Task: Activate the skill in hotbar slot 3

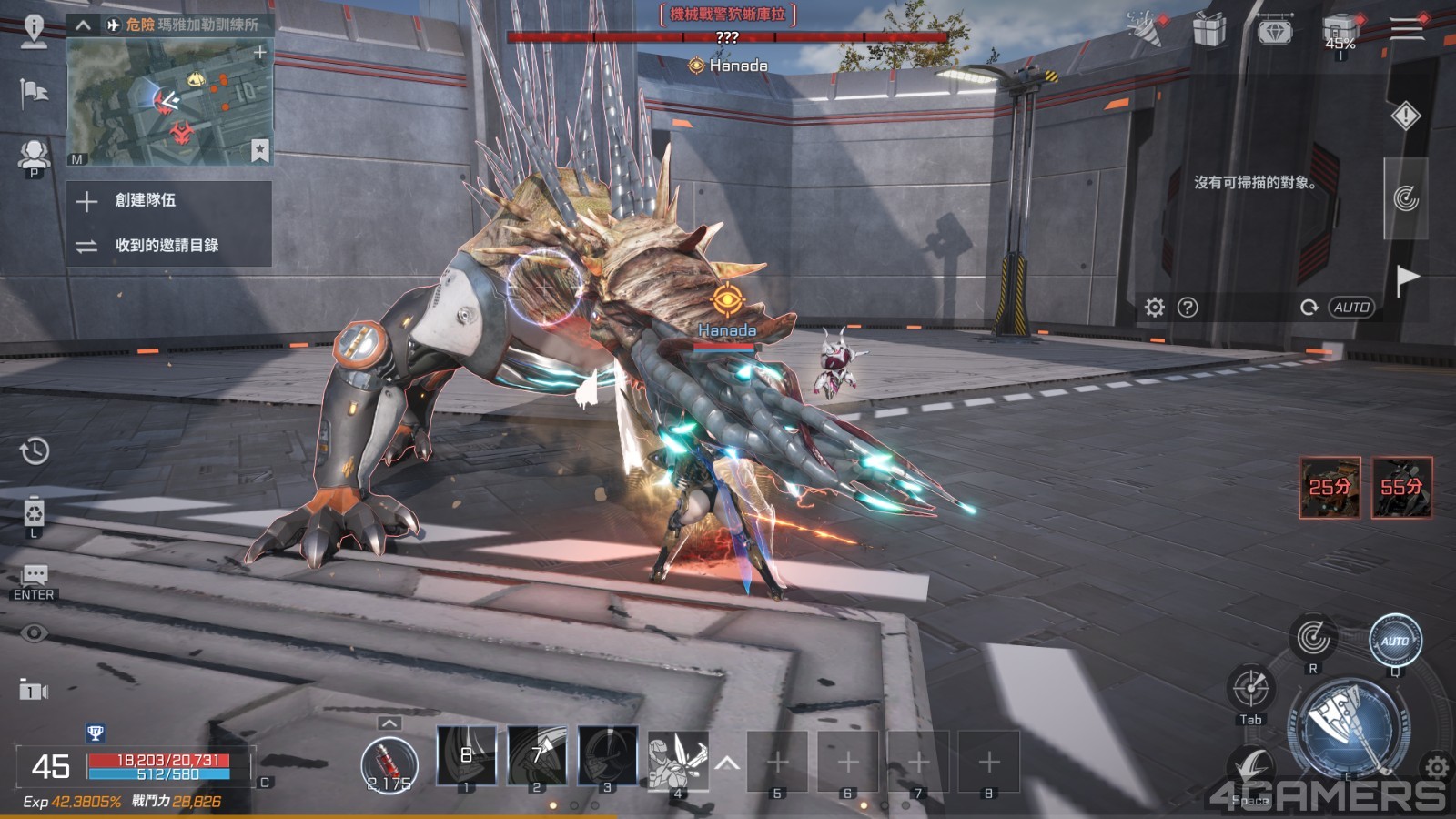Action: (x=607, y=755)
